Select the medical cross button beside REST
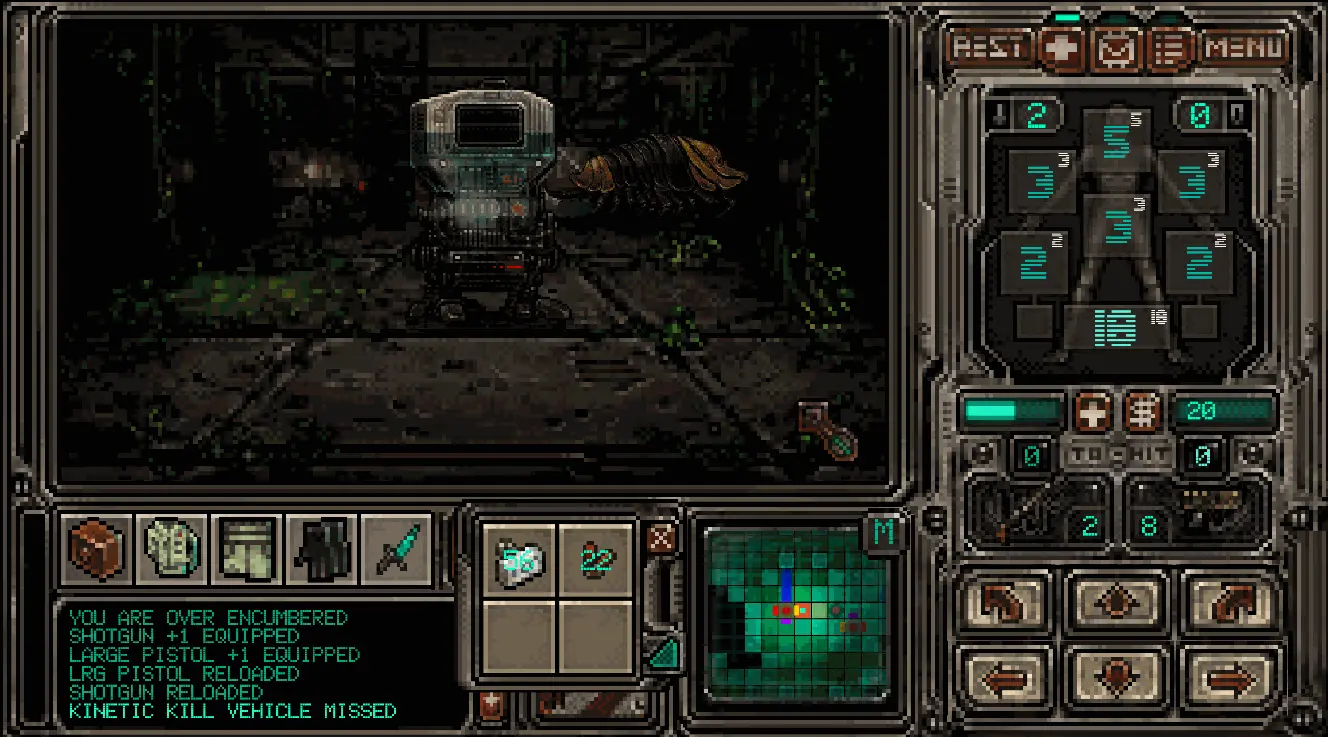 [1062, 48]
